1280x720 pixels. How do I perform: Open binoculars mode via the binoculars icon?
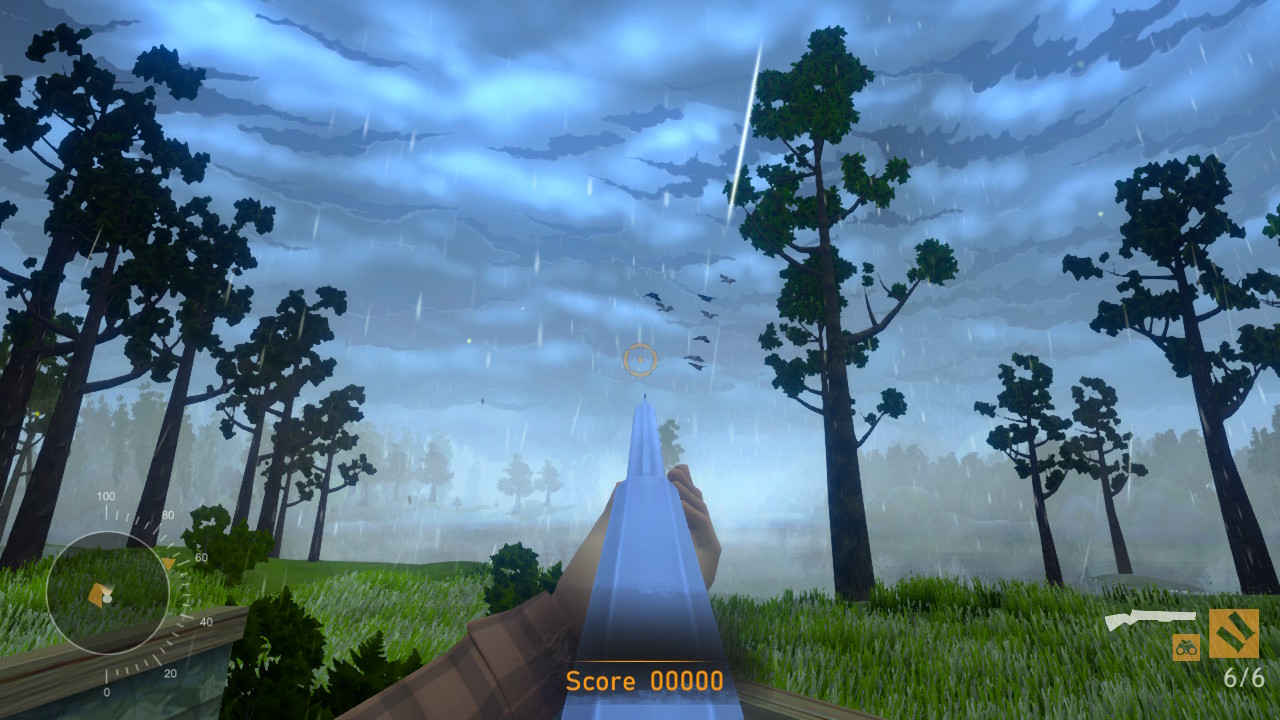coord(1186,647)
